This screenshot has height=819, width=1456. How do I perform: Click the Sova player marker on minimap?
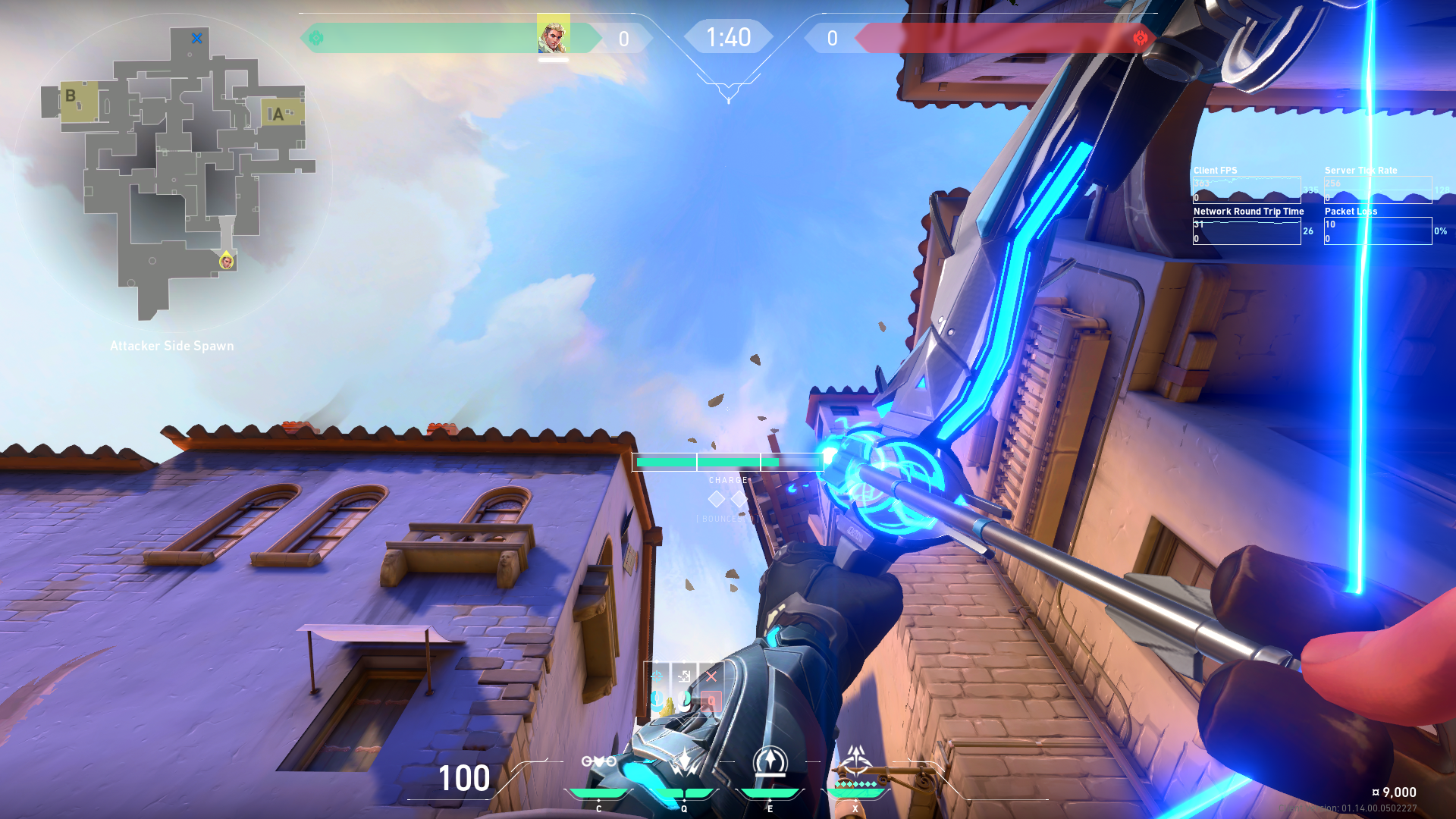(226, 262)
